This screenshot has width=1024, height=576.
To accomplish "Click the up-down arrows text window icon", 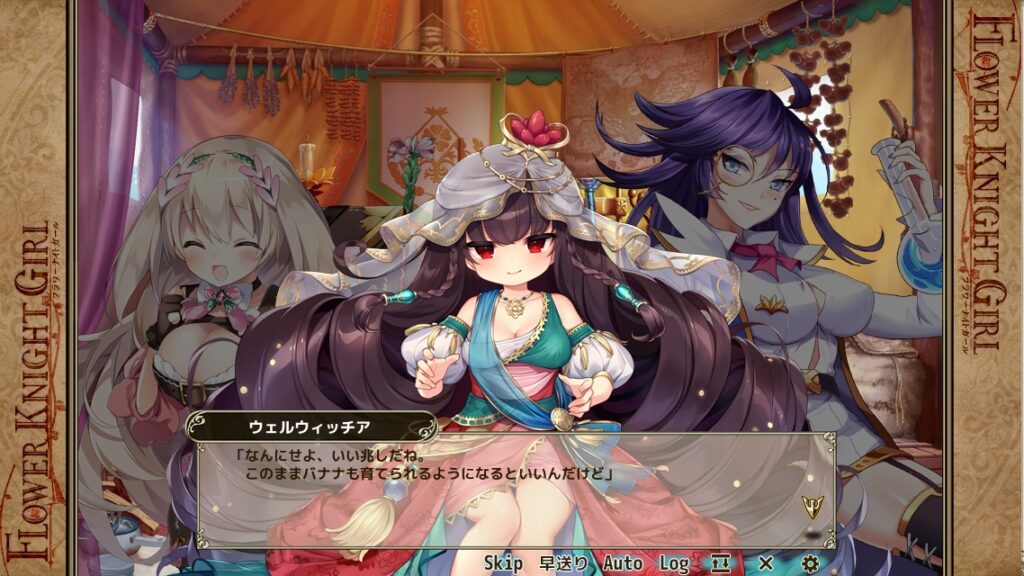I will tap(721, 563).
